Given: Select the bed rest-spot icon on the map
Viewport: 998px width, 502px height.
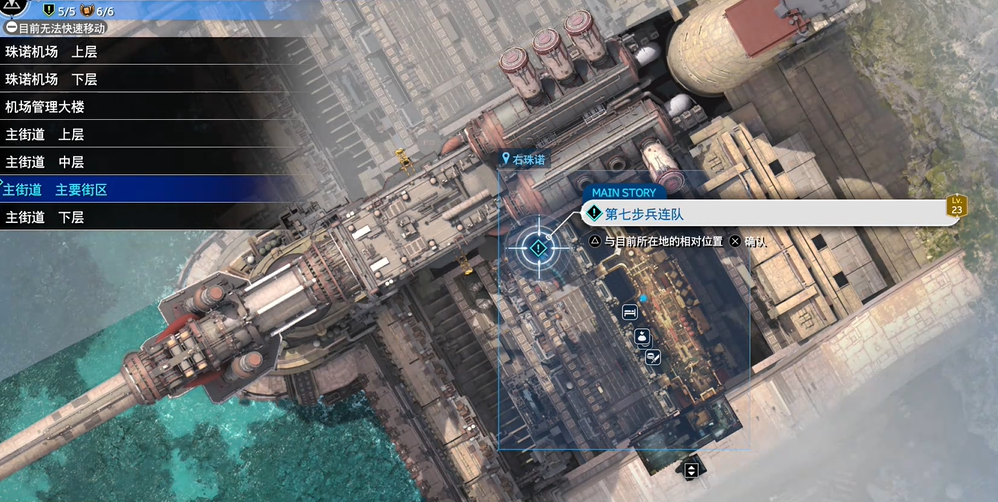Looking at the screenshot, I should pyautogui.click(x=630, y=312).
